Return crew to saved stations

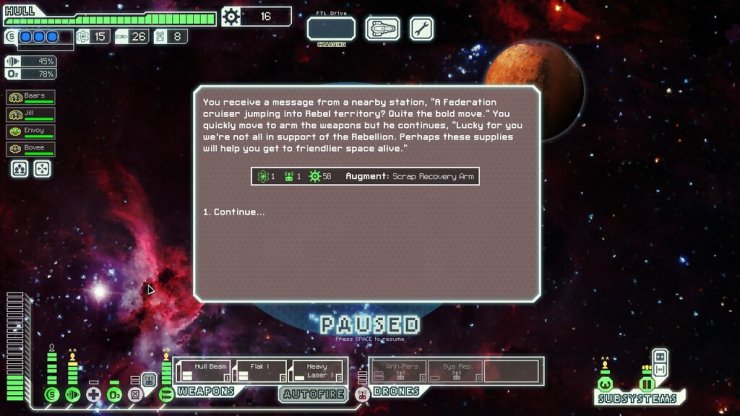coord(42,169)
